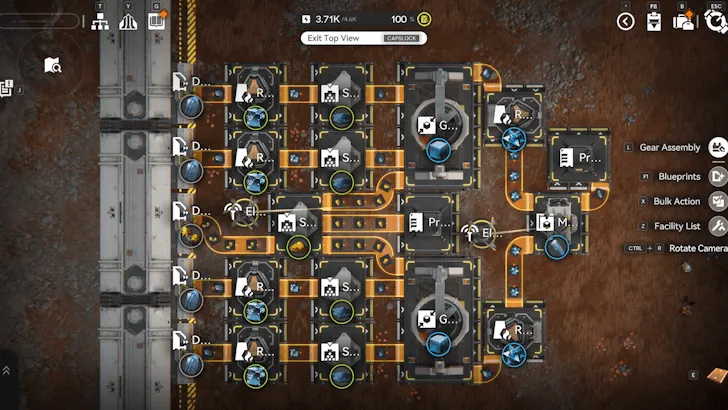Show the Facility List
Viewport: 728px width, 410px height.
click(717, 226)
